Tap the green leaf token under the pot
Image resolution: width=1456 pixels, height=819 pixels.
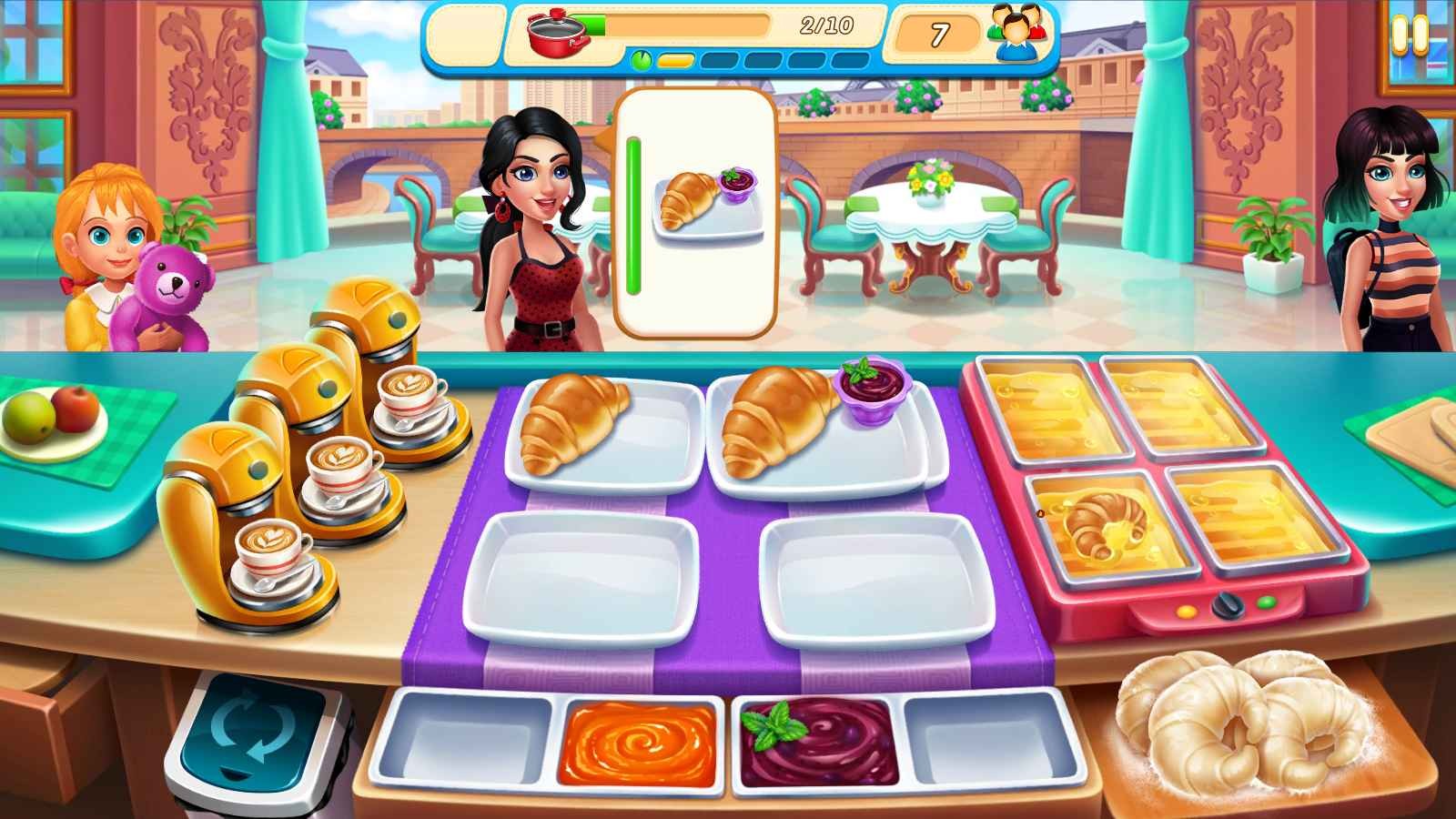click(641, 59)
